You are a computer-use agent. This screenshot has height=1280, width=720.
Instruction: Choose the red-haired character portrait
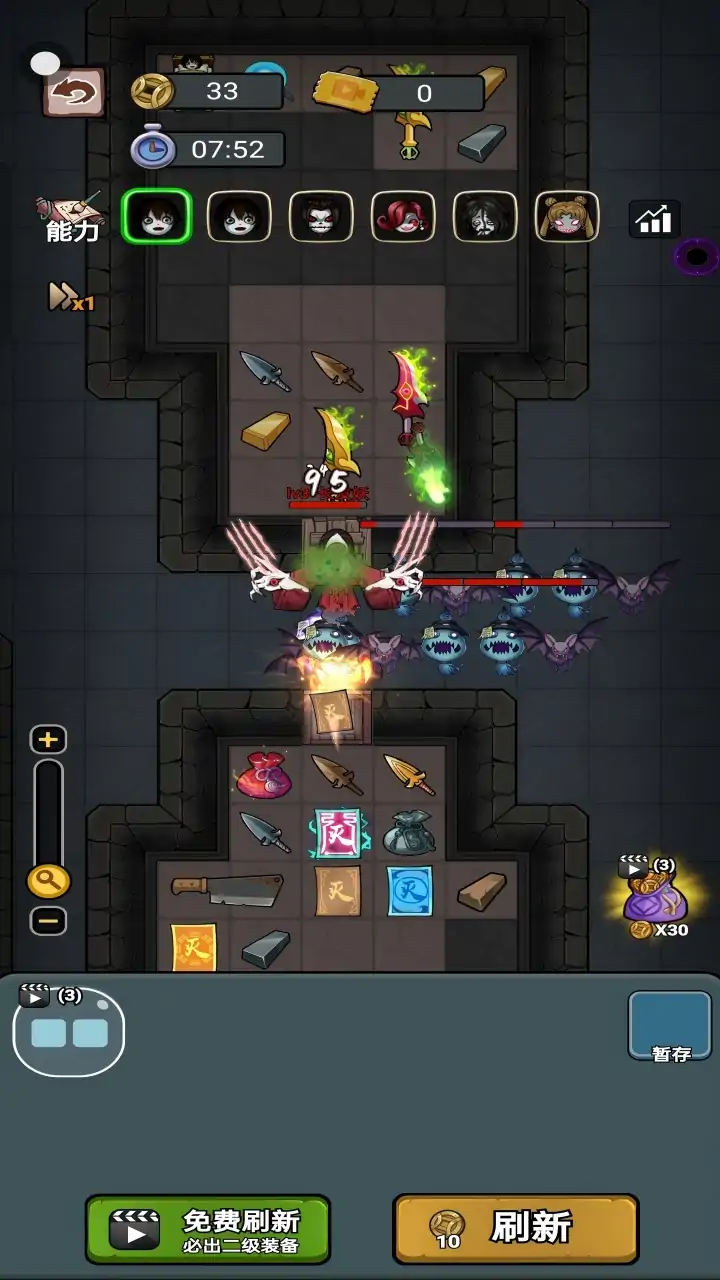403,216
